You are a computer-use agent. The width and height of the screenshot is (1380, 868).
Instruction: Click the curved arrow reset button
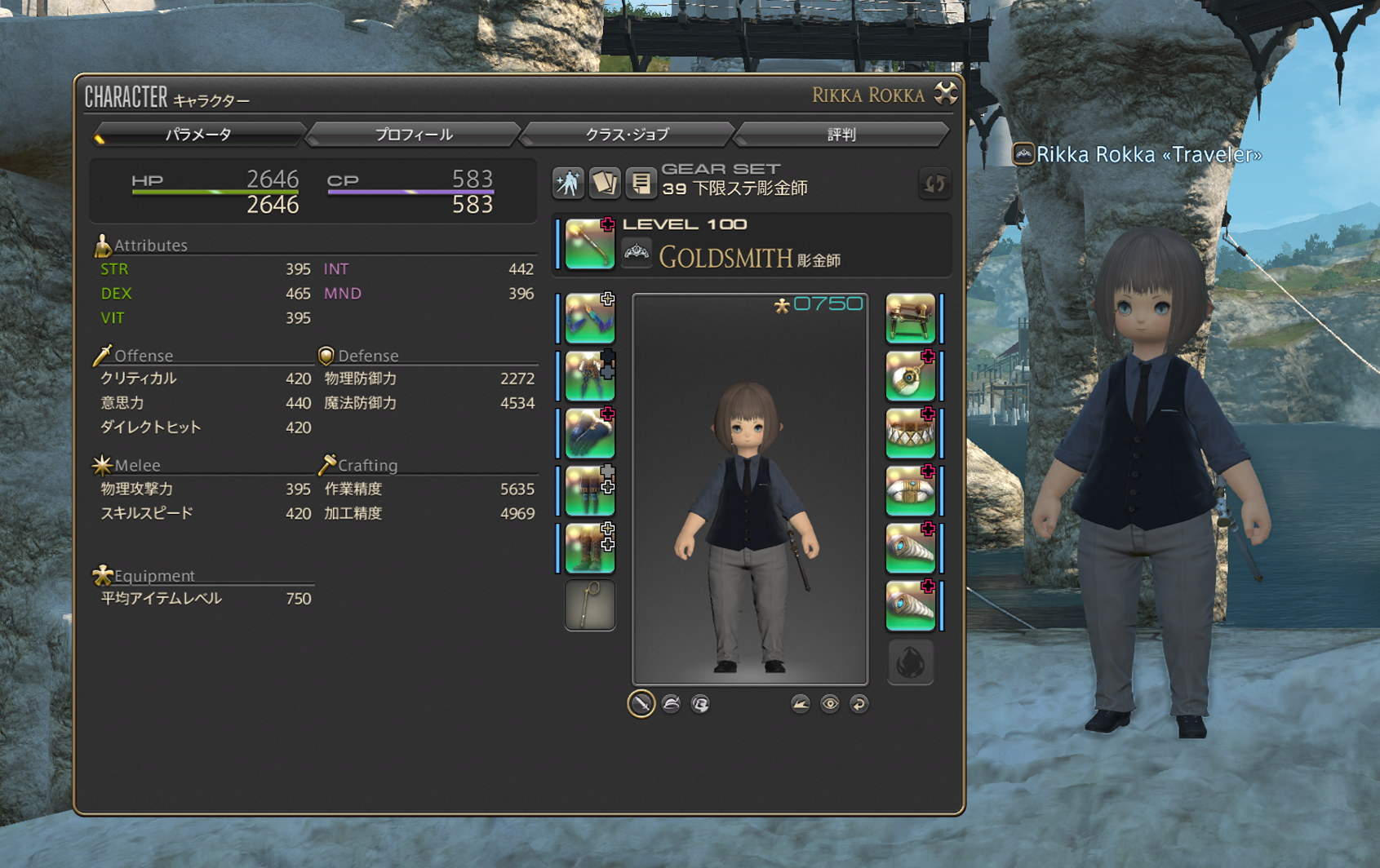pos(859,703)
